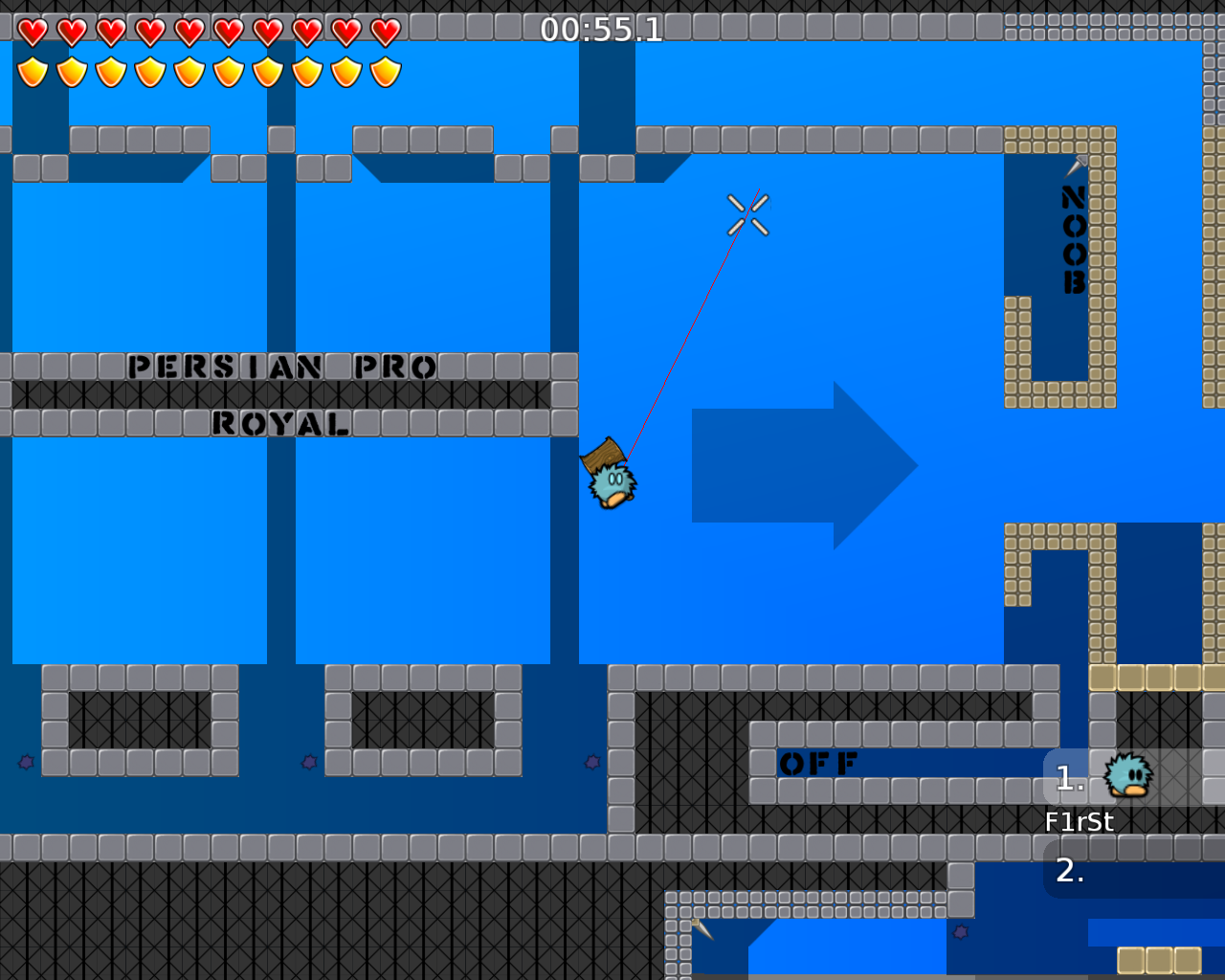Select the player name F1rSt on the scoreboard

point(1079,820)
